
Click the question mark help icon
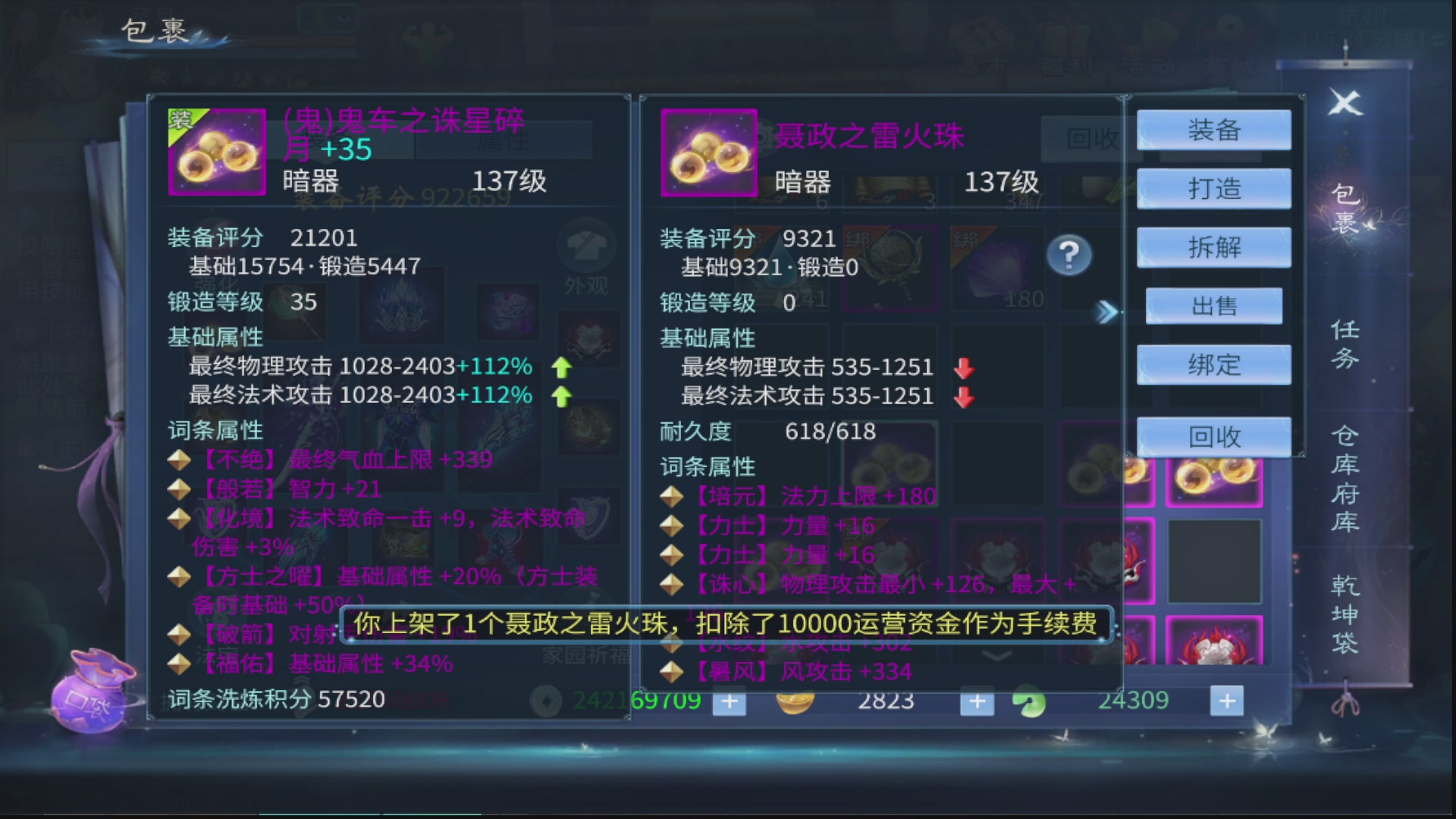1071,256
